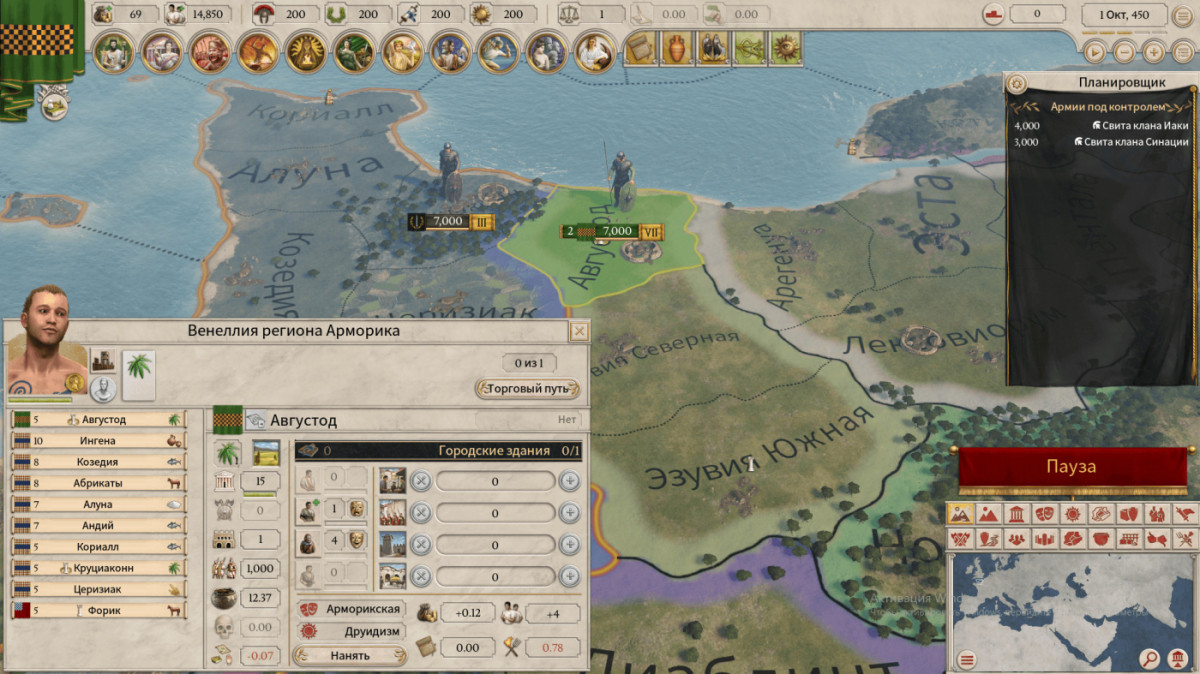
Task: Close the Венеллия province panel
Action: point(578,331)
